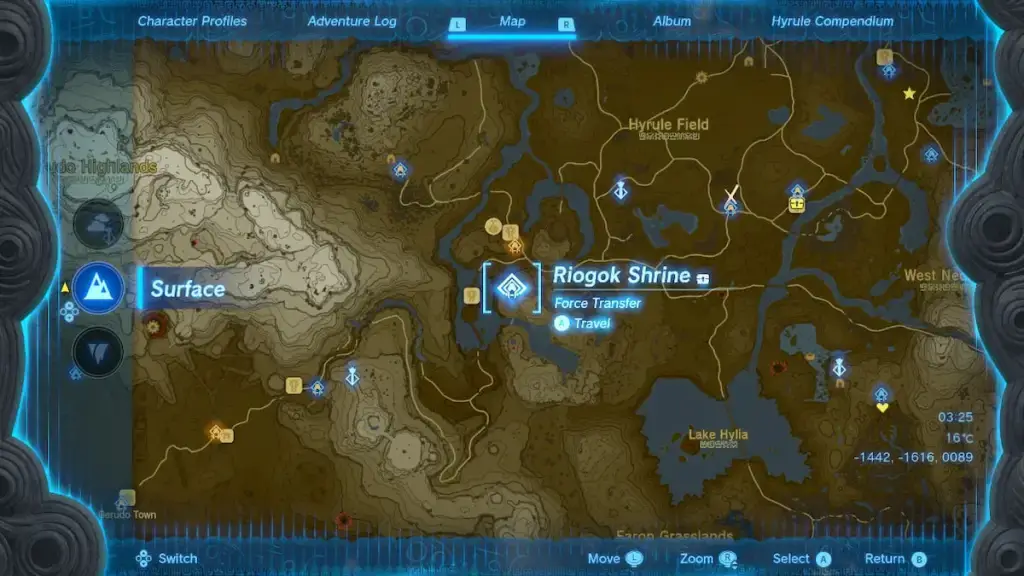
Task: Switch to the Sky map layer
Action: pos(99,223)
